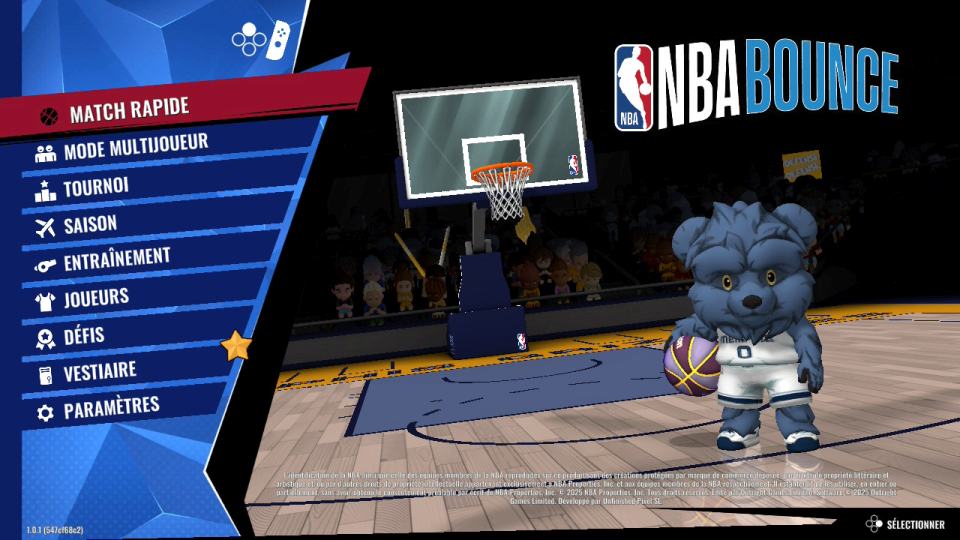Enter the Entraînement mode
This screenshot has width=960, height=540.
click(116, 260)
